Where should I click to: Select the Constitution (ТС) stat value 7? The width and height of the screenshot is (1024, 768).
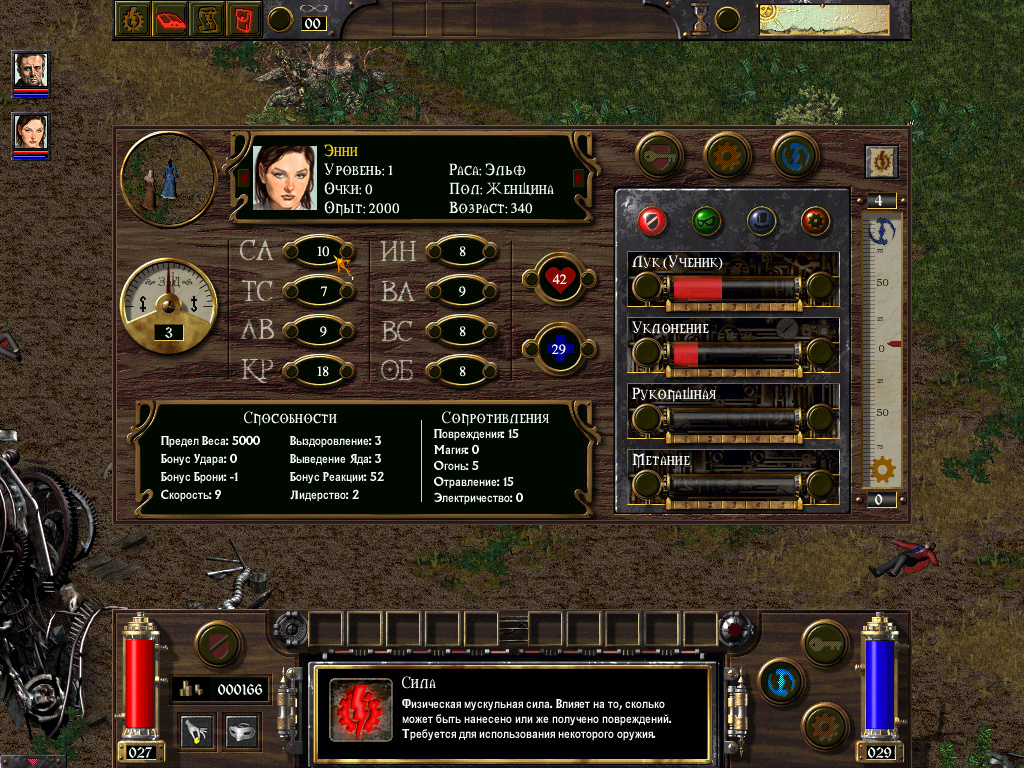click(320, 291)
